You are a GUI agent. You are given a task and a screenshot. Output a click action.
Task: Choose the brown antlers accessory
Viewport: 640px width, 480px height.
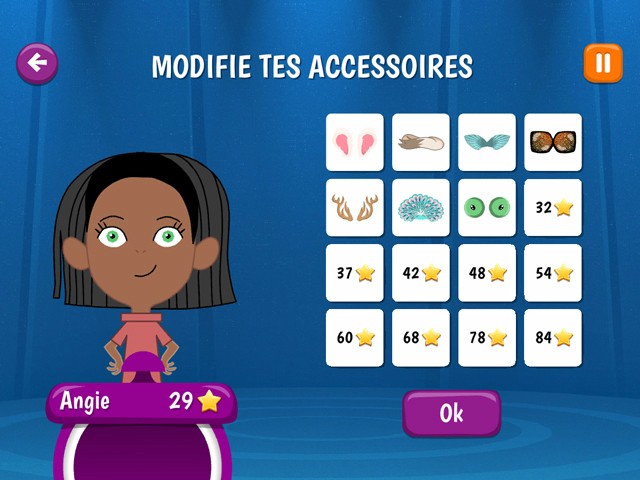355,207
